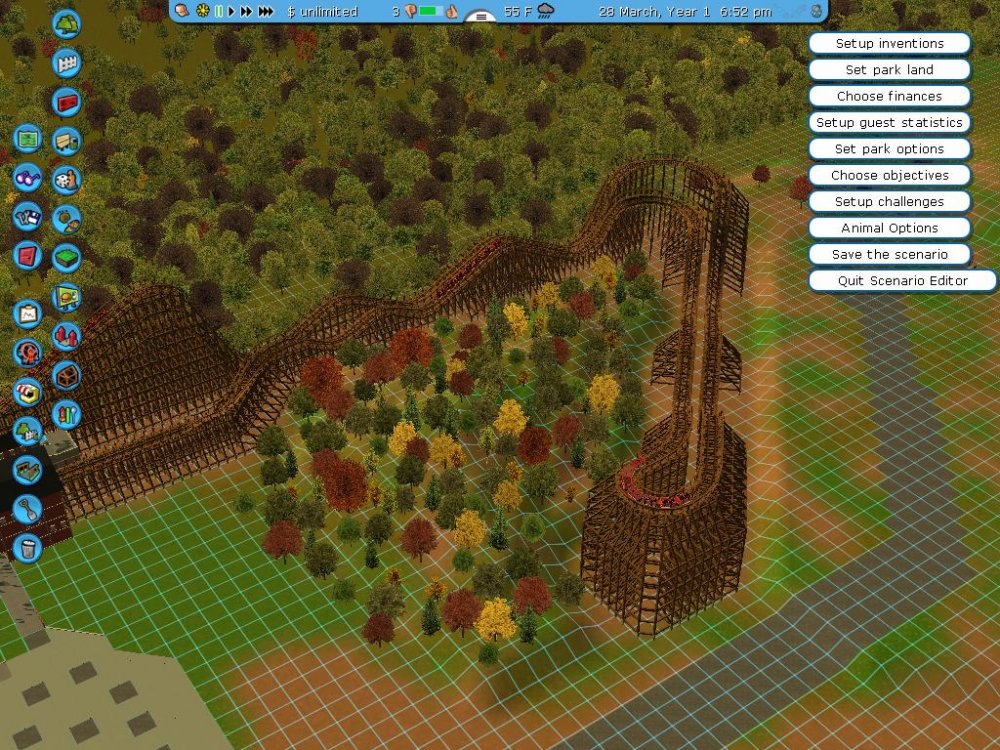Image resolution: width=1000 pixels, height=750 pixels.
Task: Toggle the green pause button
Action: click(220, 12)
